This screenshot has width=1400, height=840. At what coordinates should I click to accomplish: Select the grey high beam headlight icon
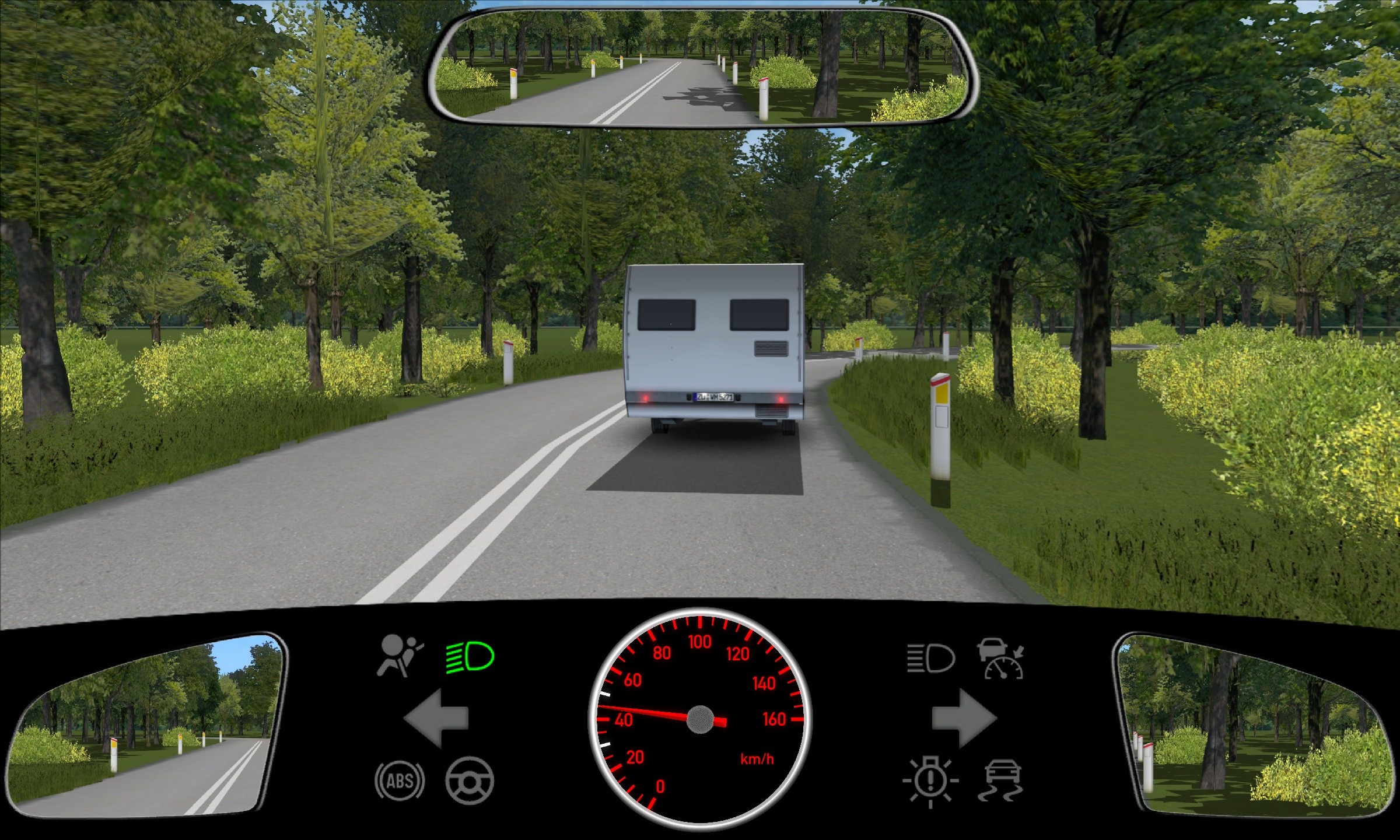930,658
